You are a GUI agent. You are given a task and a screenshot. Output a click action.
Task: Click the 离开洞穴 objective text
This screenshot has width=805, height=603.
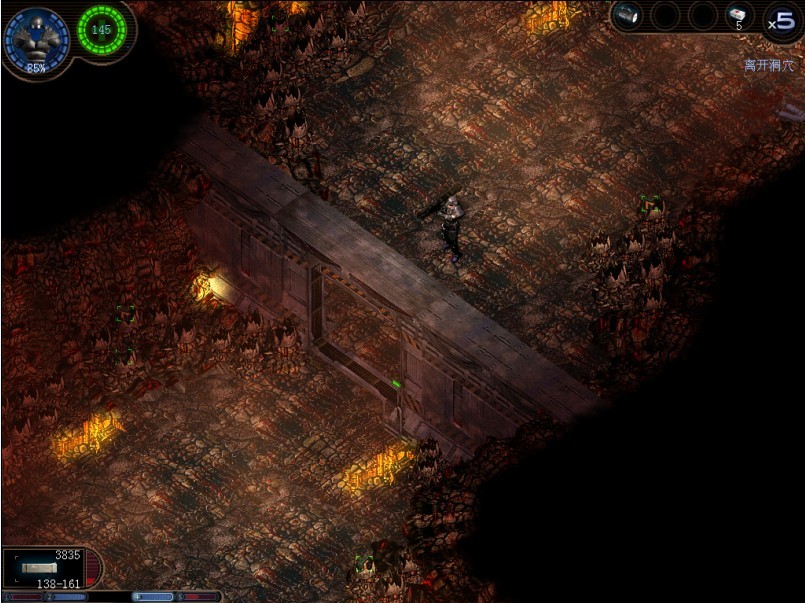click(769, 65)
